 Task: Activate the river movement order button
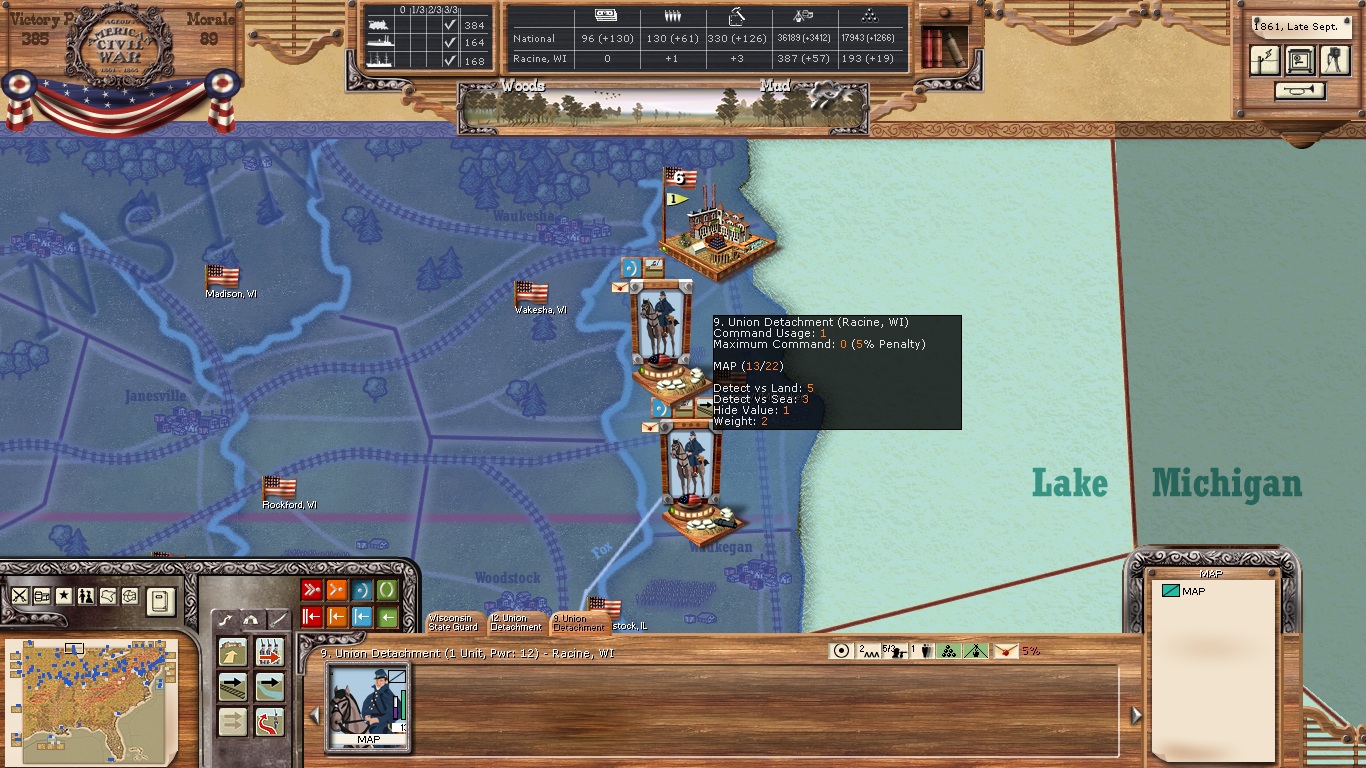click(269, 687)
